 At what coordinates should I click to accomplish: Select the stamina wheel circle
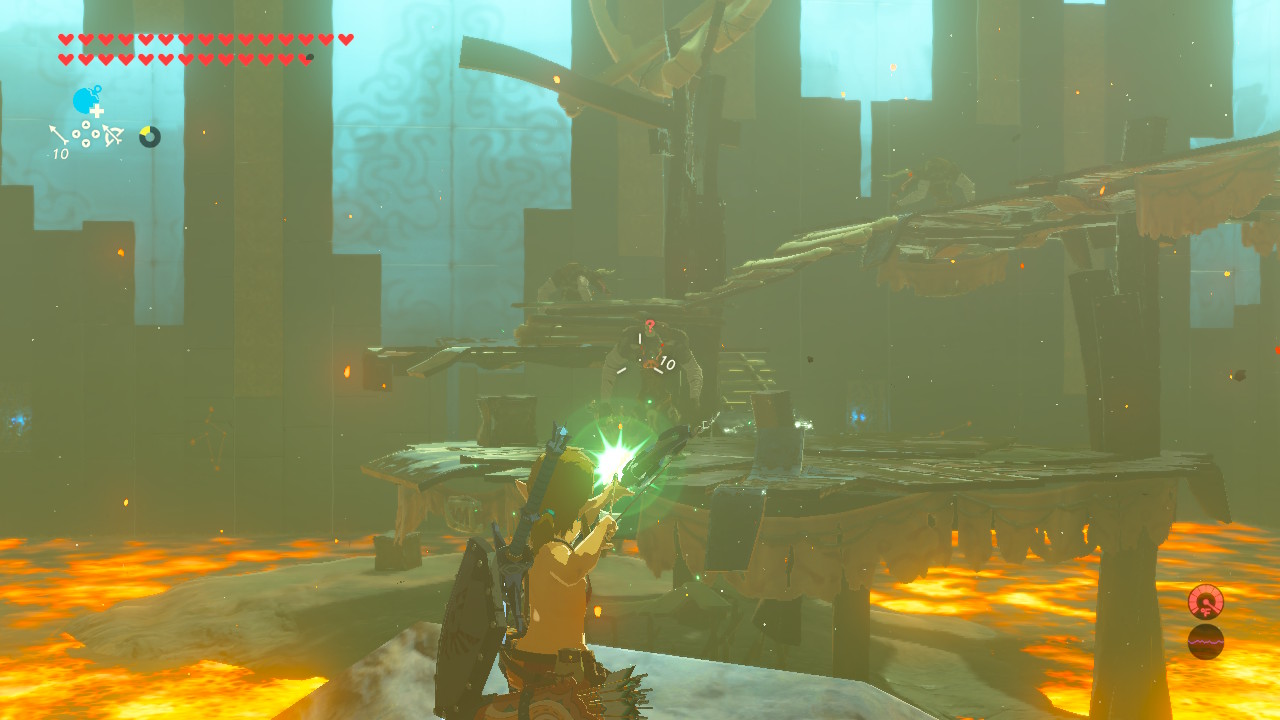[150, 137]
